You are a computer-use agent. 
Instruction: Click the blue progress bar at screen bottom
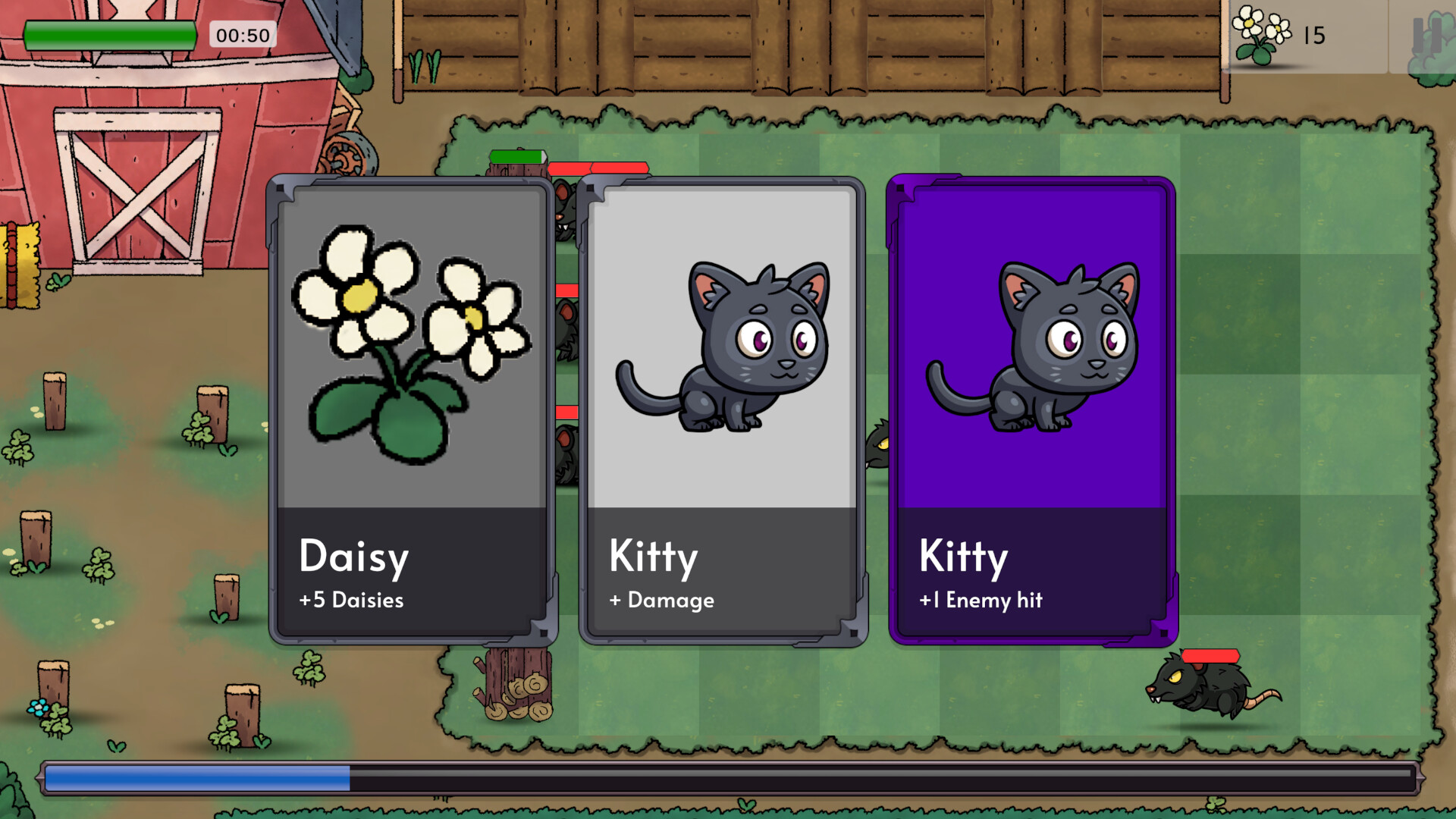[197, 775]
